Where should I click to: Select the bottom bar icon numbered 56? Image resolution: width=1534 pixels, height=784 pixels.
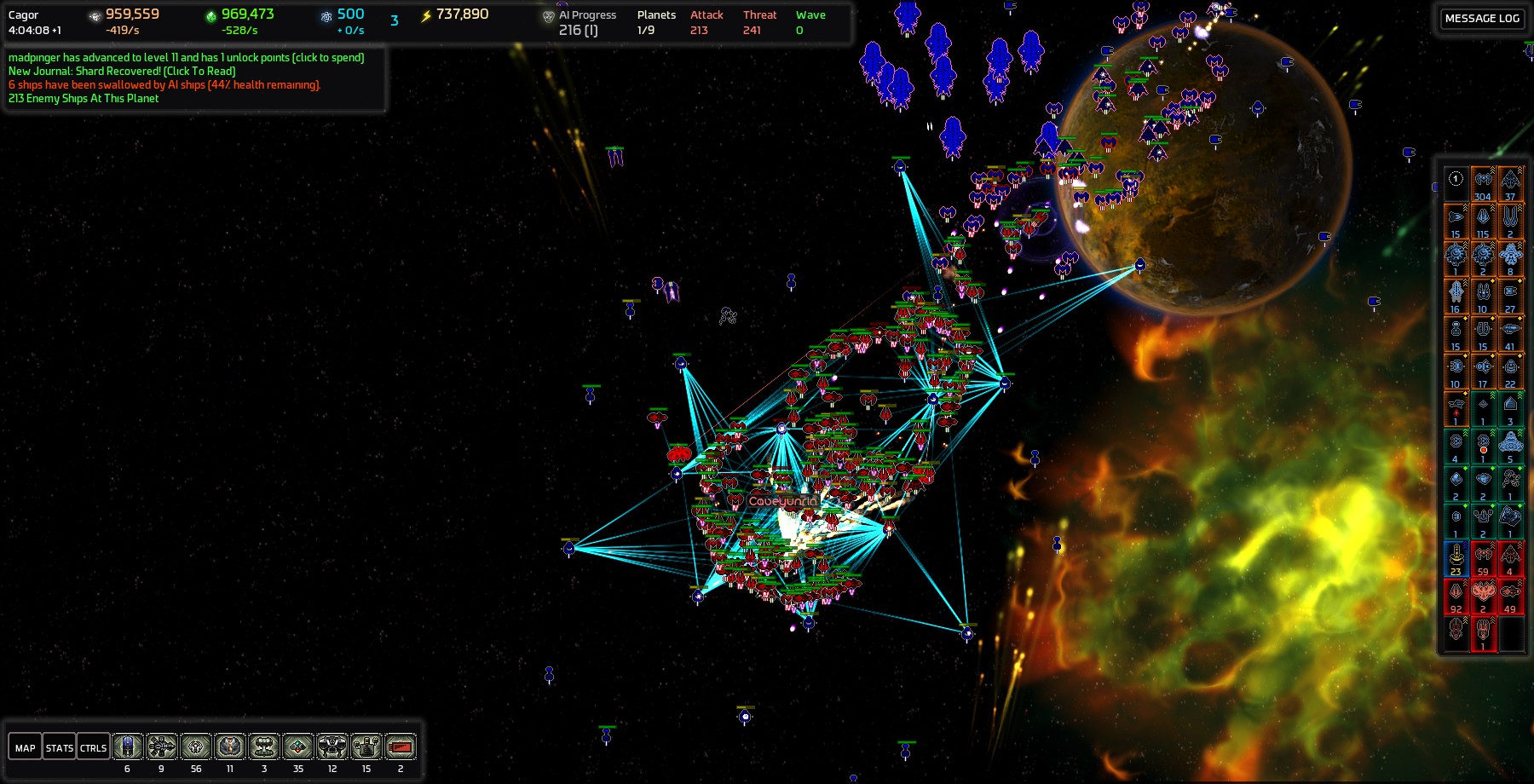(196, 747)
